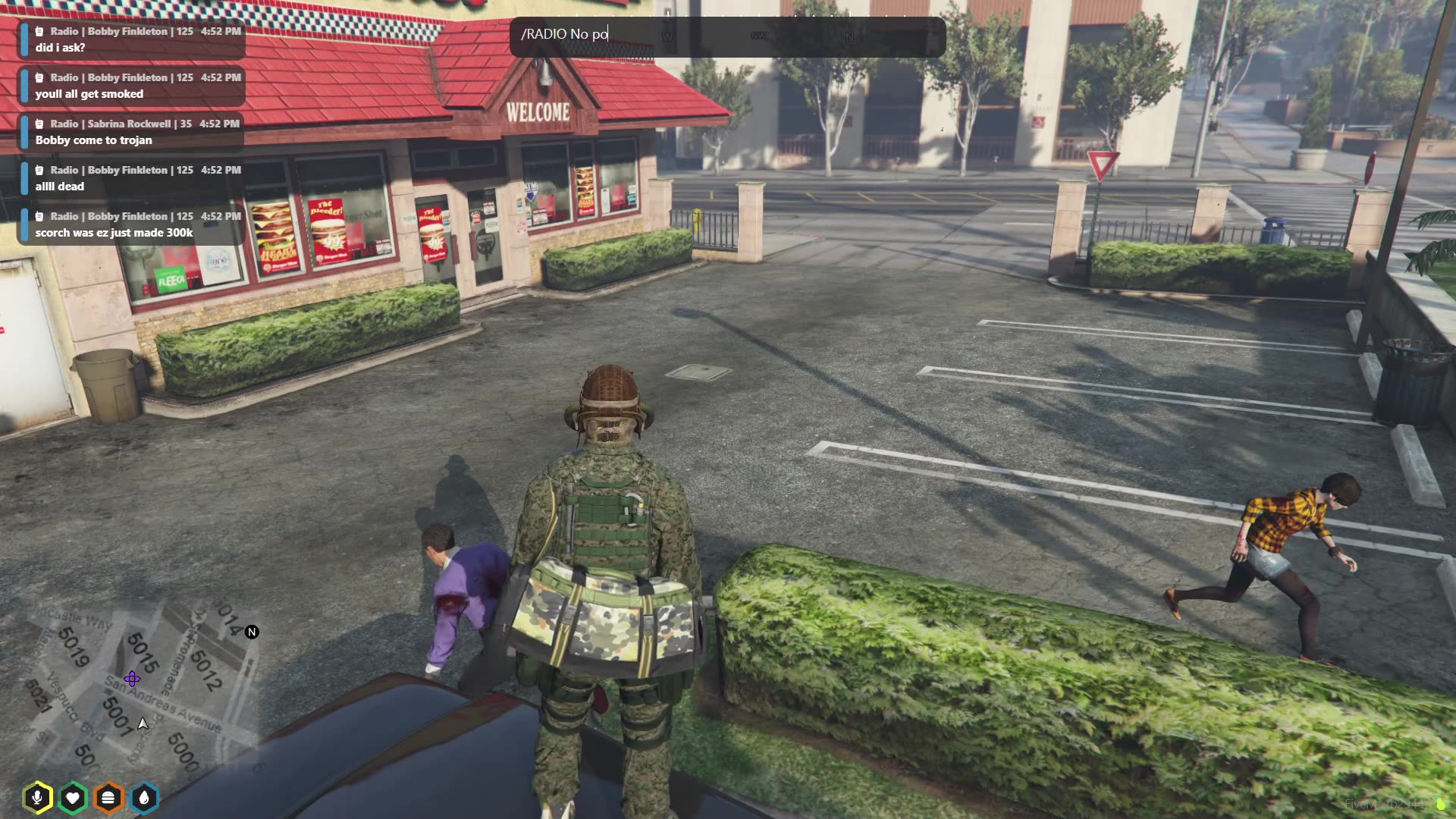The width and height of the screenshot is (1456, 819).
Task: Select the 'Bobby come to trojan' chat message
Action: [x=94, y=140]
